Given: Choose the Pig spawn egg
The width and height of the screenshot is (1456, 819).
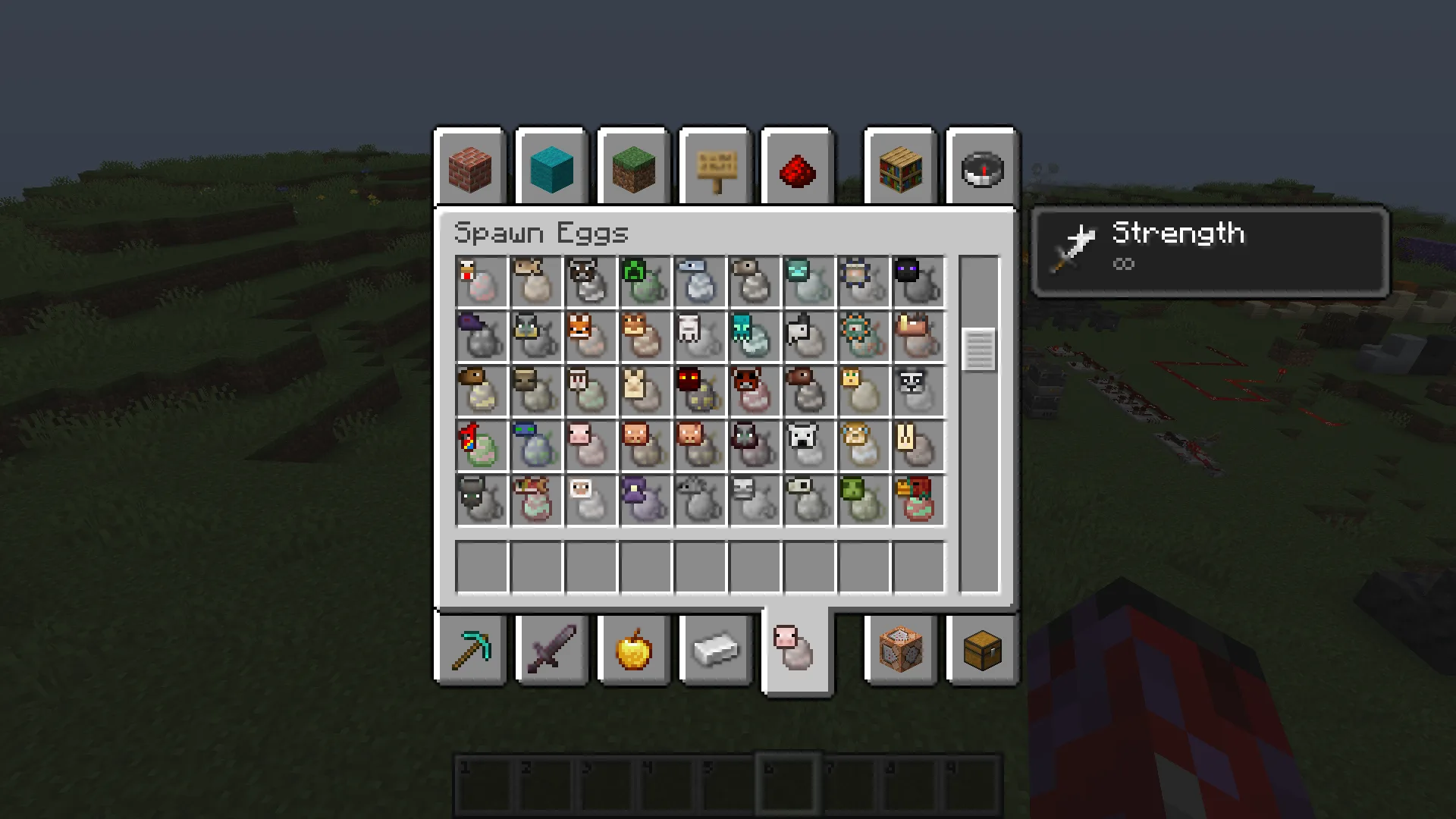Looking at the screenshot, I should tap(590, 445).
